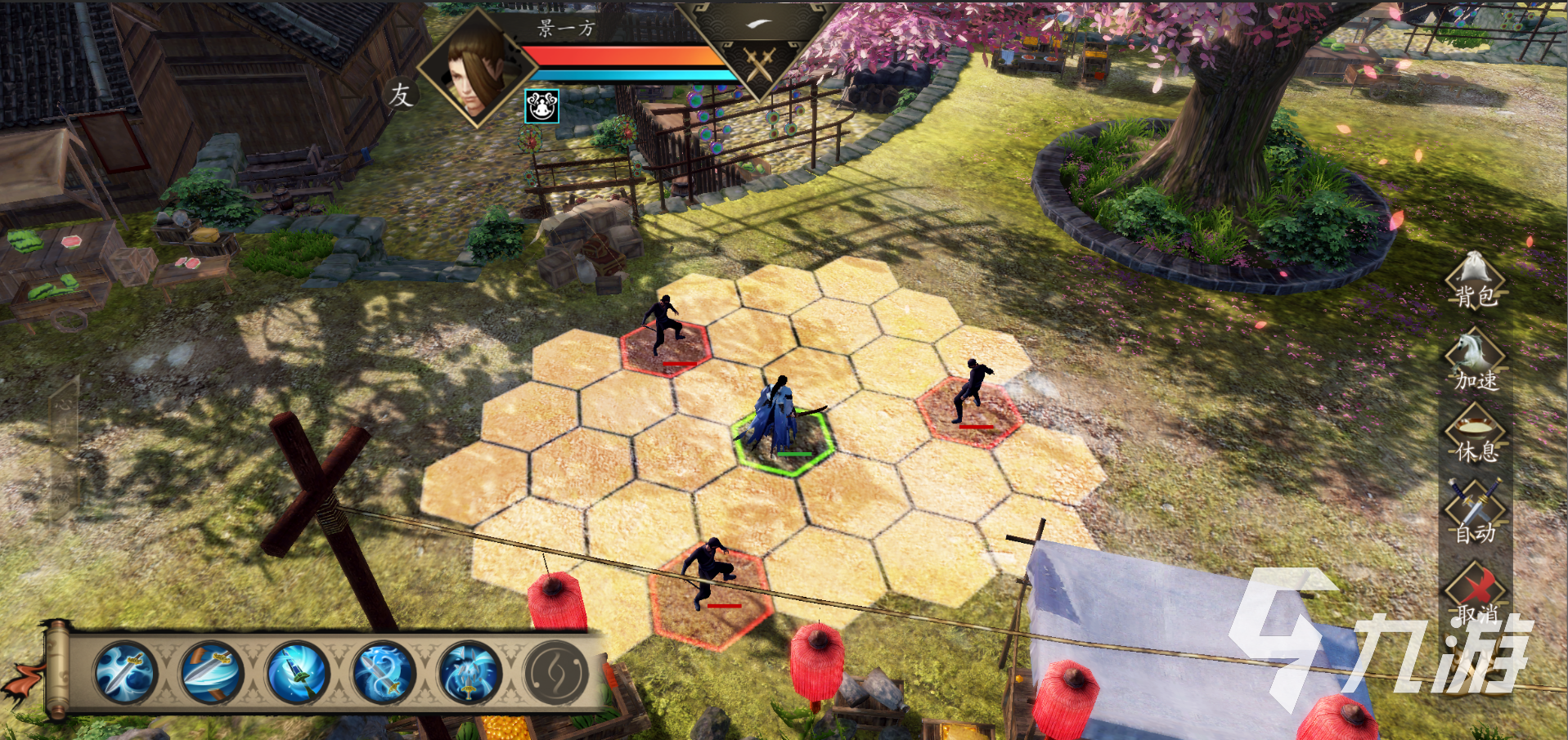Screen dimensions: 1568x740
Task: Cast the water dragon sword skill
Action: coord(383,673)
